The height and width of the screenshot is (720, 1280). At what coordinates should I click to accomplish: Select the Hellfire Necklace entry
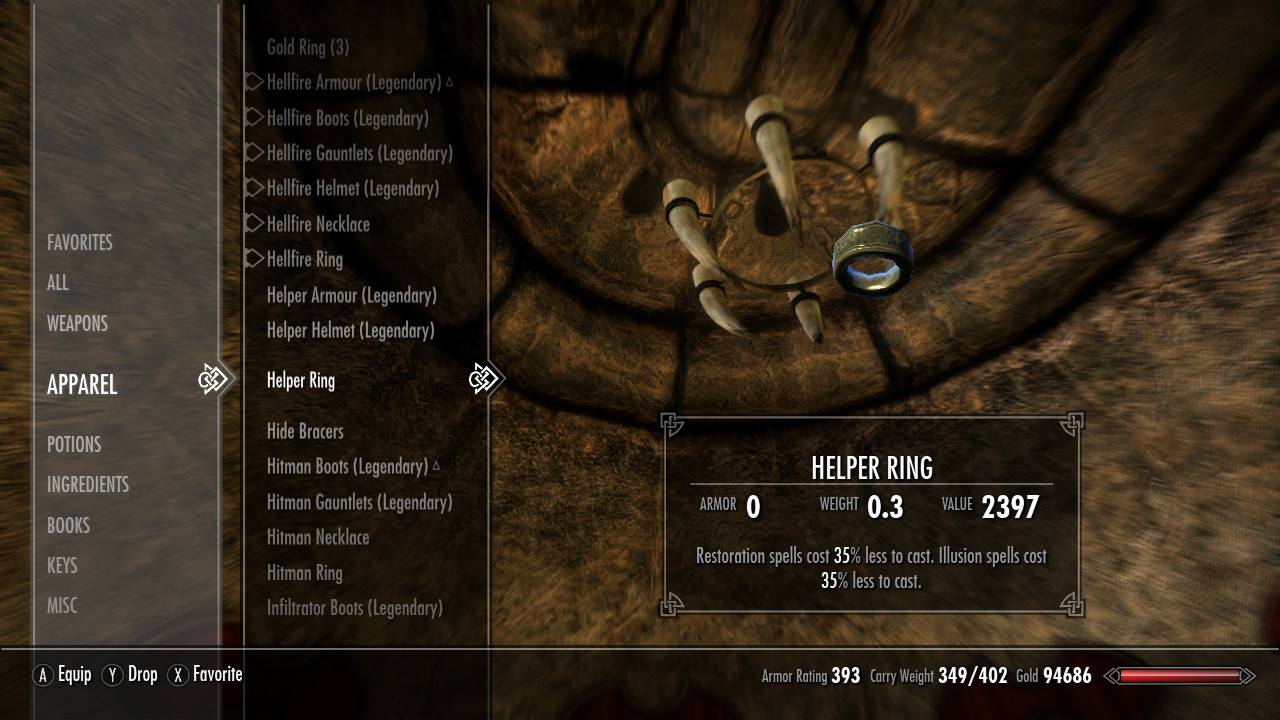(x=318, y=224)
